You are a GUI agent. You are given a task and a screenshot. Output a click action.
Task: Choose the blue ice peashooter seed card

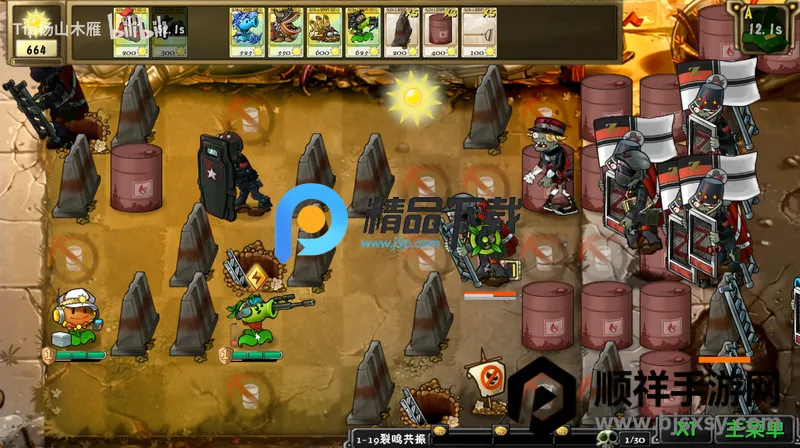[244, 31]
